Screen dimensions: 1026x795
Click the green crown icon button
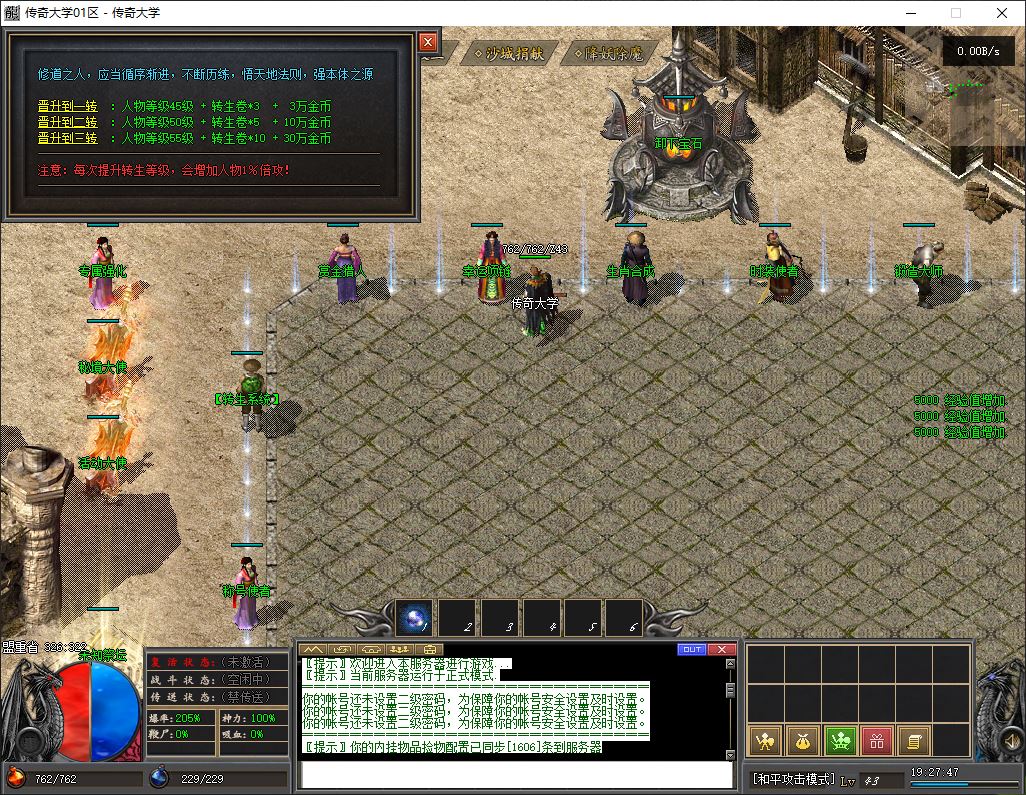(840, 740)
